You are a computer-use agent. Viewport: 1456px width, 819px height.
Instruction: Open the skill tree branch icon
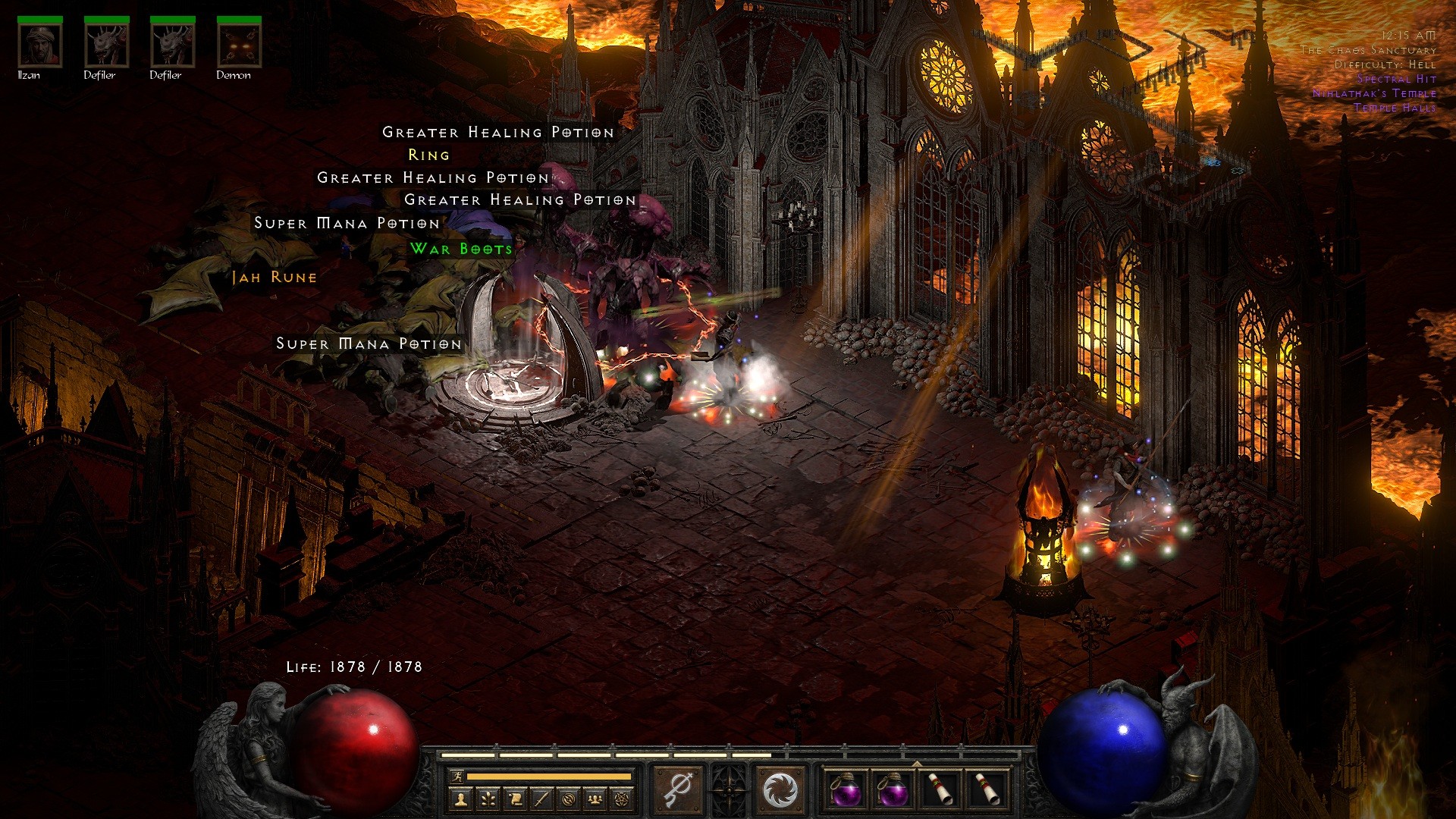(487, 799)
